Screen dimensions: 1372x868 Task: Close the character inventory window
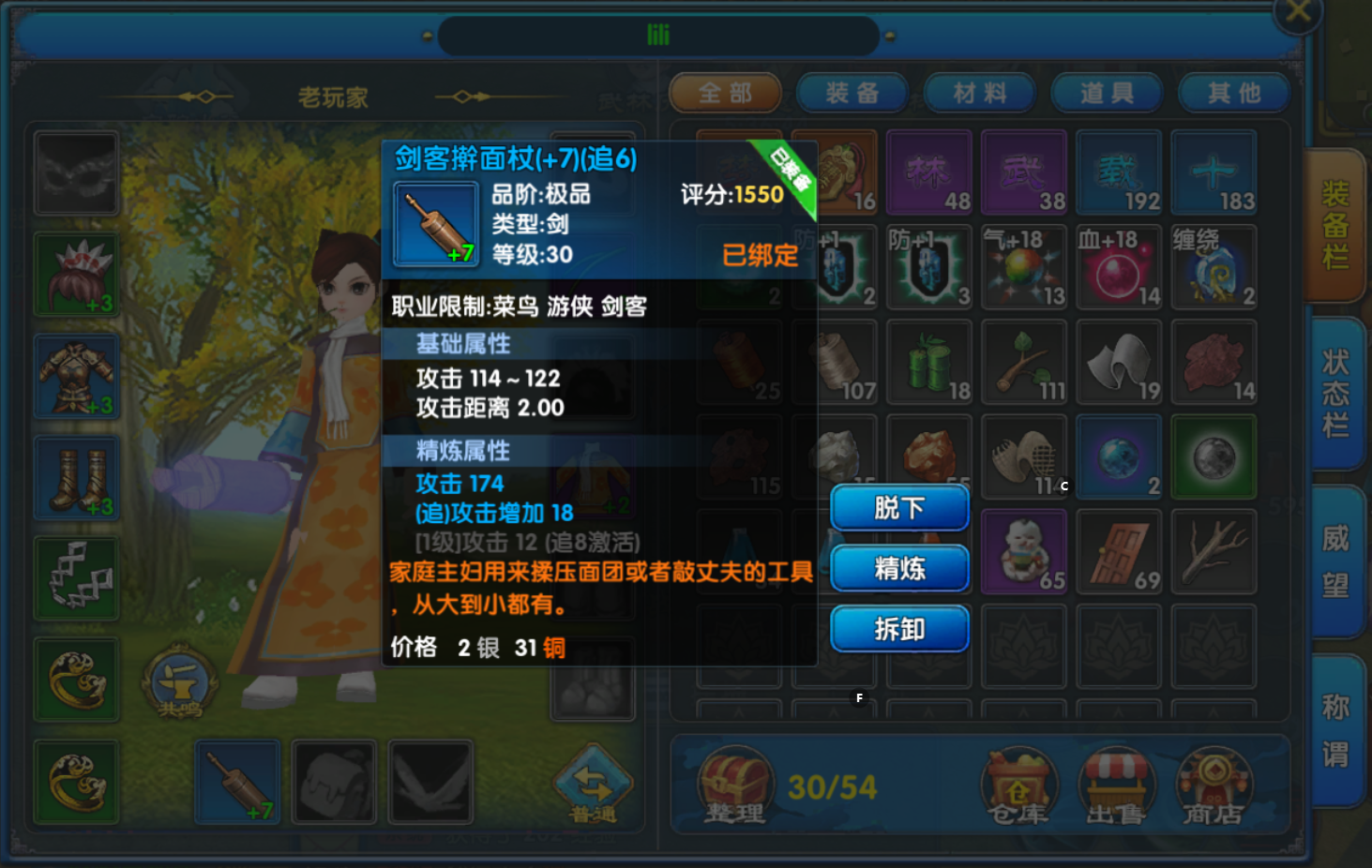(x=1298, y=13)
